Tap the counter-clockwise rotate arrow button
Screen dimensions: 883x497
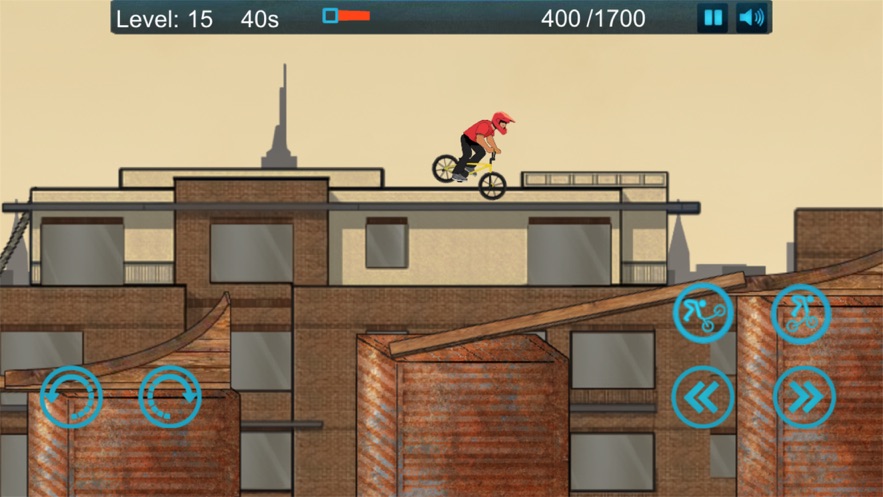tap(71, 397)
